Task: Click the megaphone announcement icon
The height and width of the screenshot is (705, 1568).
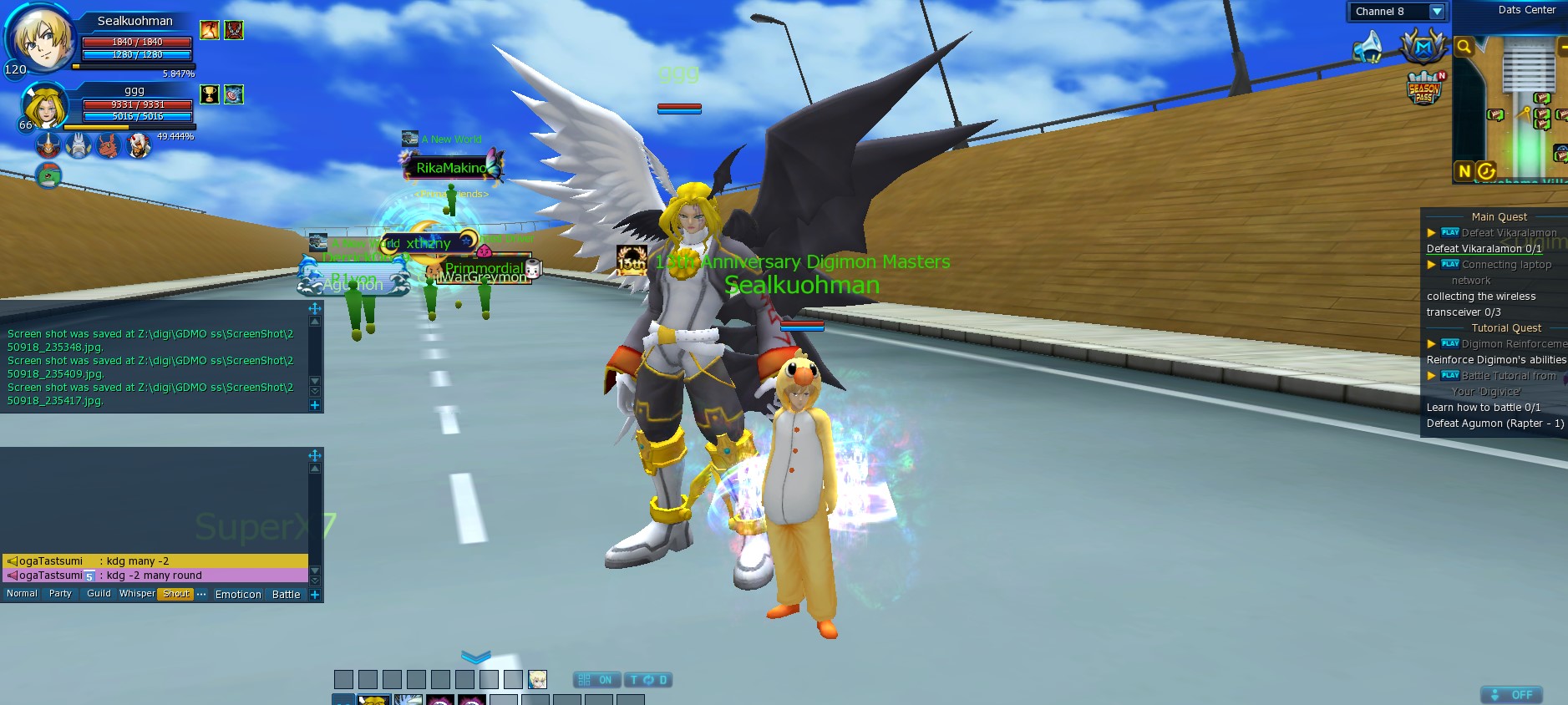Action: [1368, 47]
